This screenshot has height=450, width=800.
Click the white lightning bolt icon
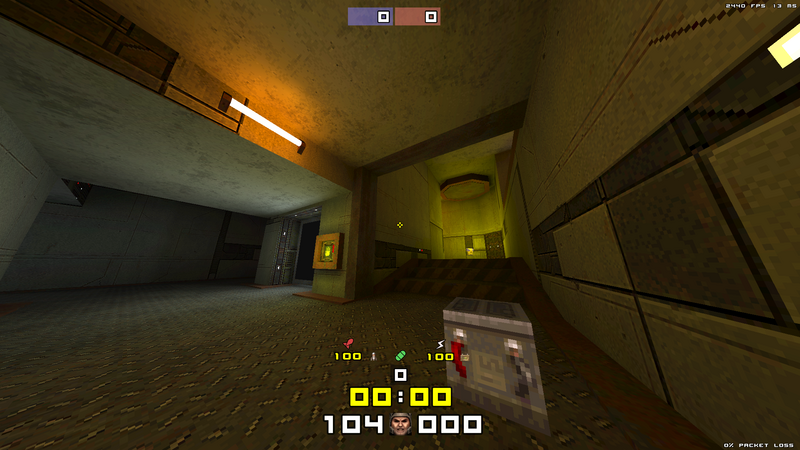[440, 345]
